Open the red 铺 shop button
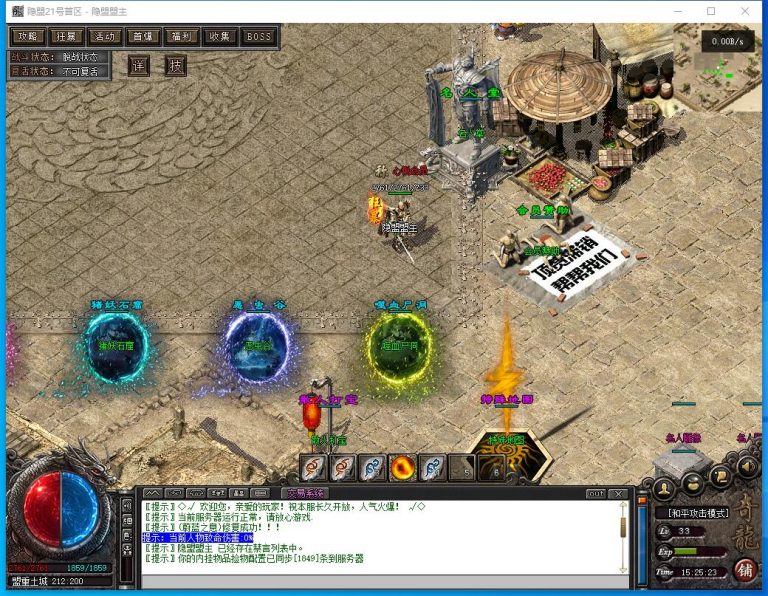This screenshot has width=768, height=596. coord(745,571)
